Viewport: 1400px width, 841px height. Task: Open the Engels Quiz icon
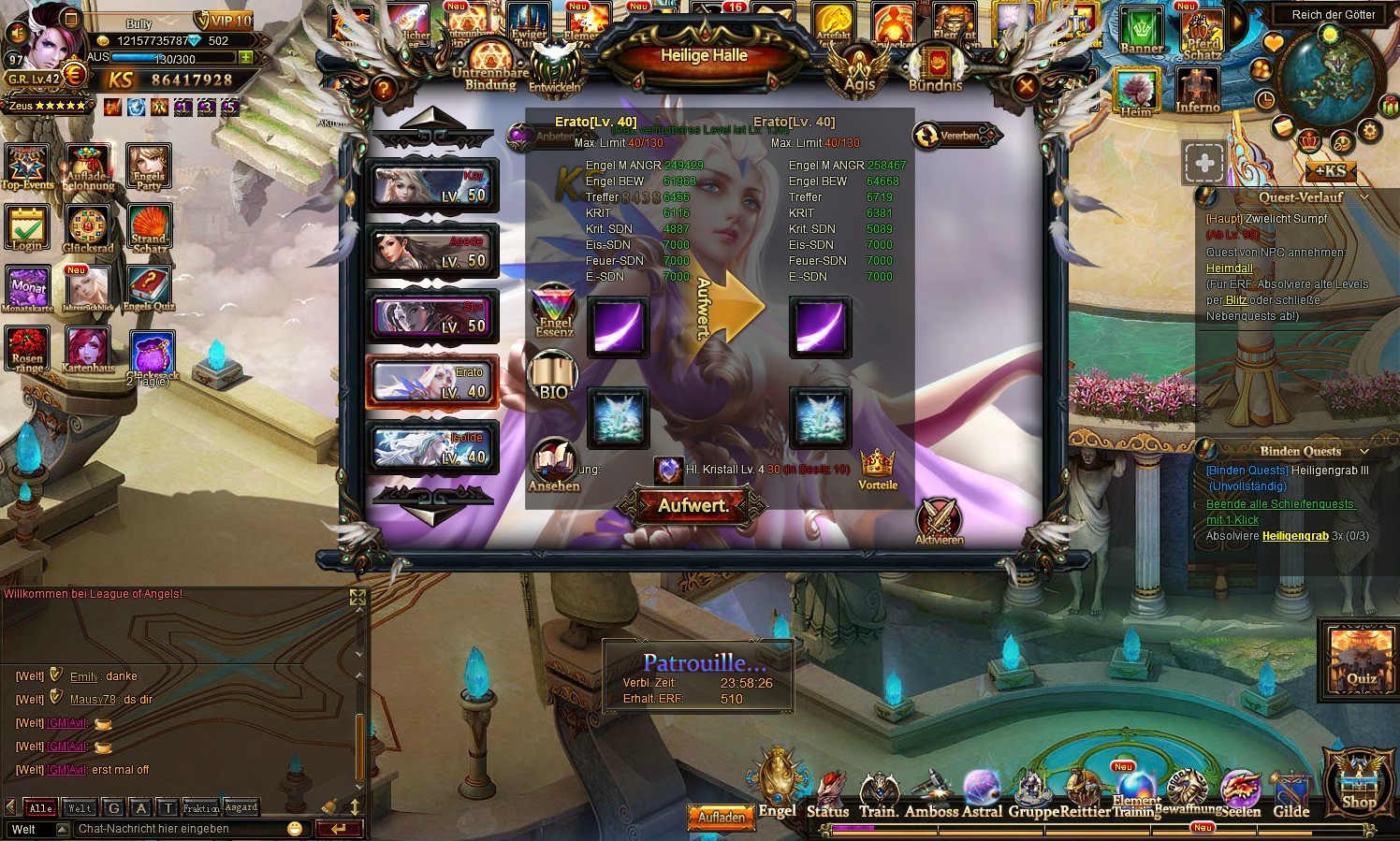(149, 290)
